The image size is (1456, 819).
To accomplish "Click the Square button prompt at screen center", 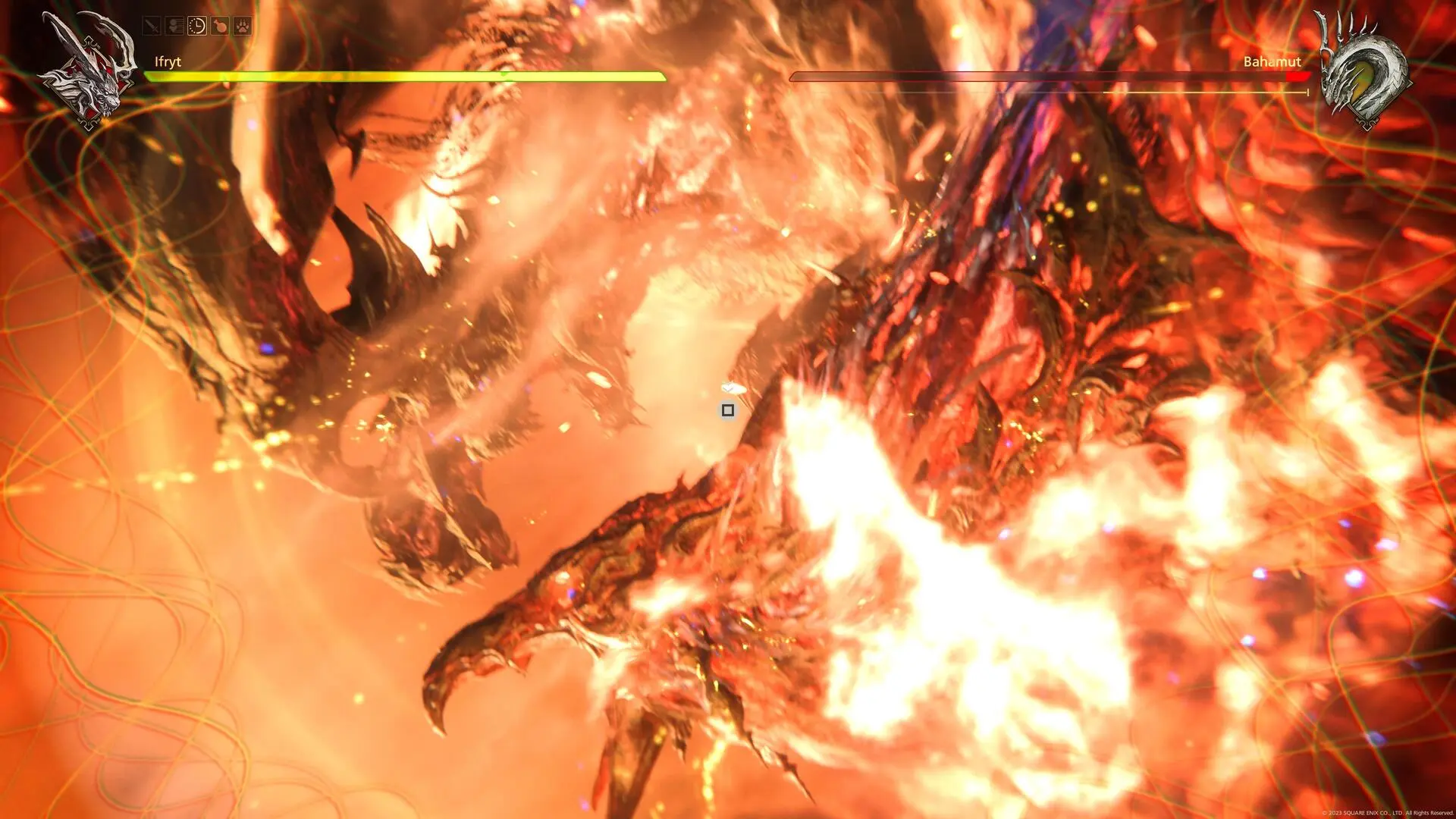I will coord(728,409).
